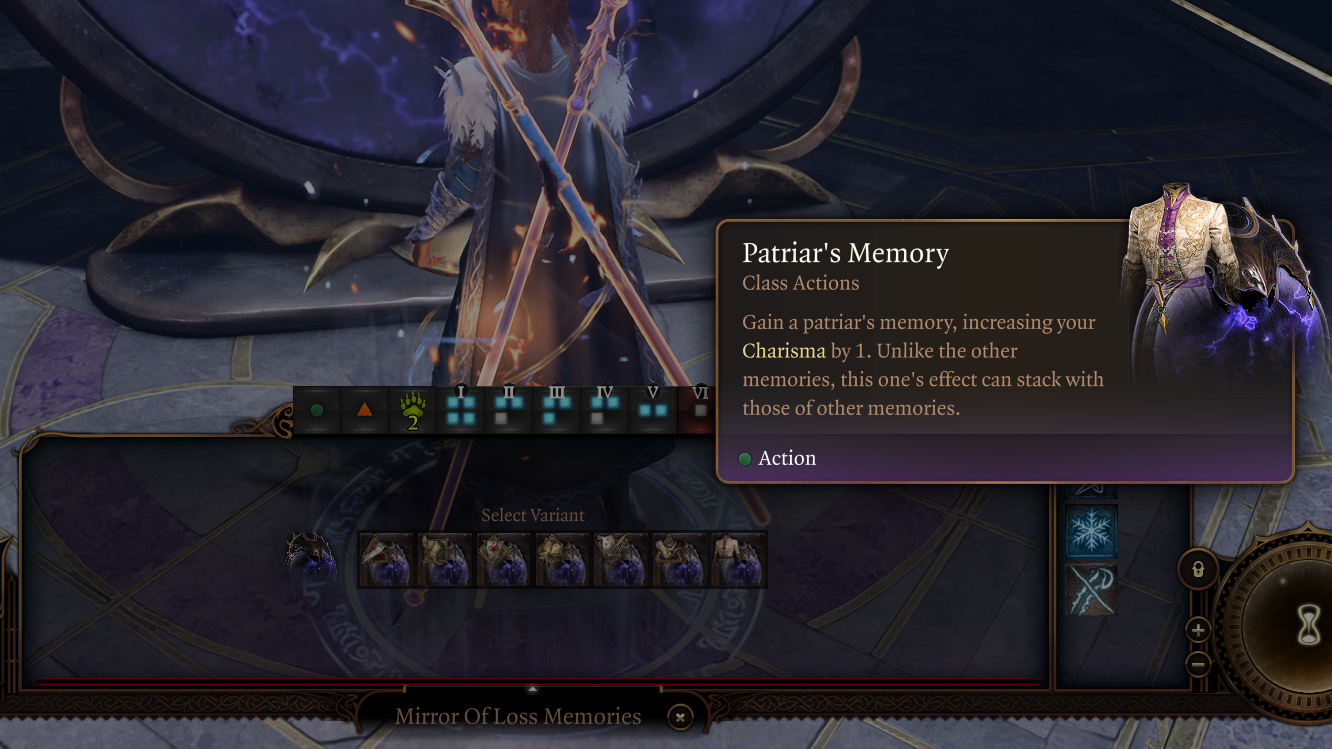Select the green paw Wild Shape charges filter
This screenshot has width=1332, height=749.
(x=412, y=410)
